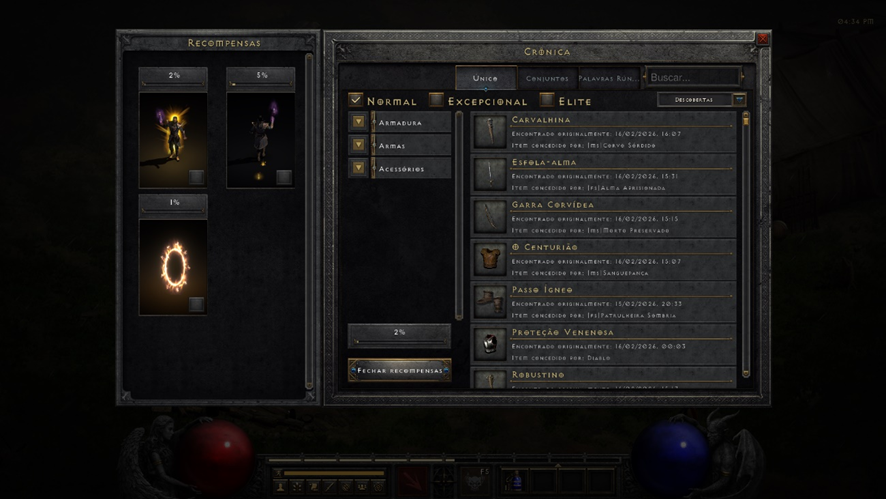
Task: Close the Crônica window
Action: tap(762, 39)
